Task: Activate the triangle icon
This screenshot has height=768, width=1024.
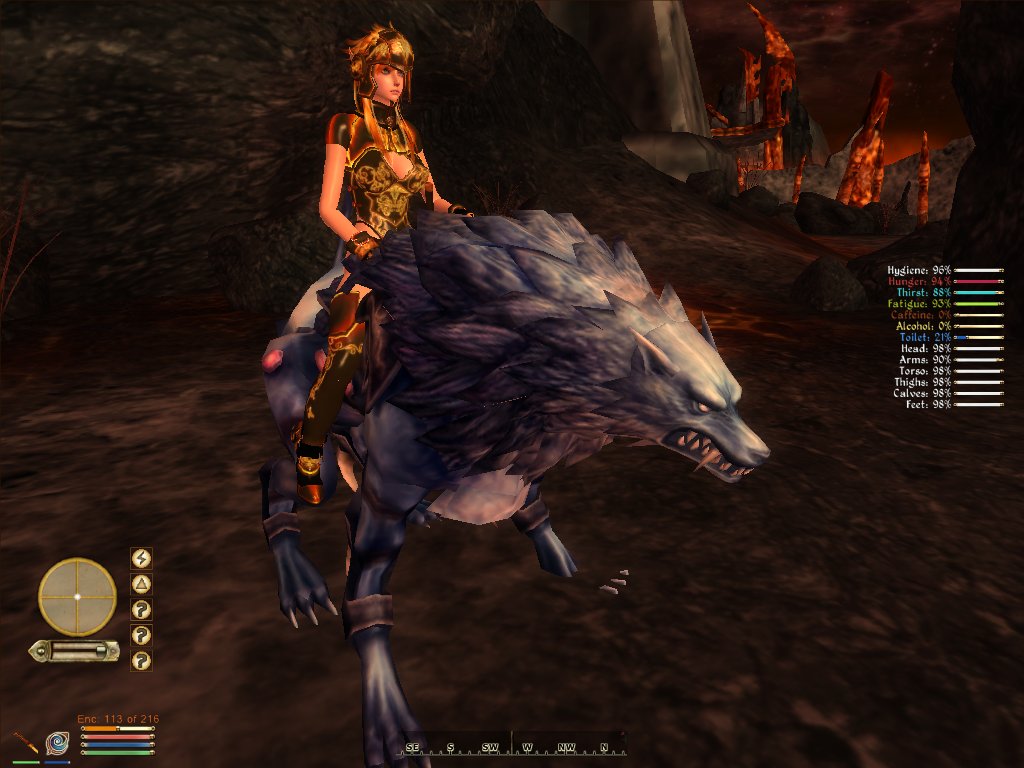Action: [141, 584]
